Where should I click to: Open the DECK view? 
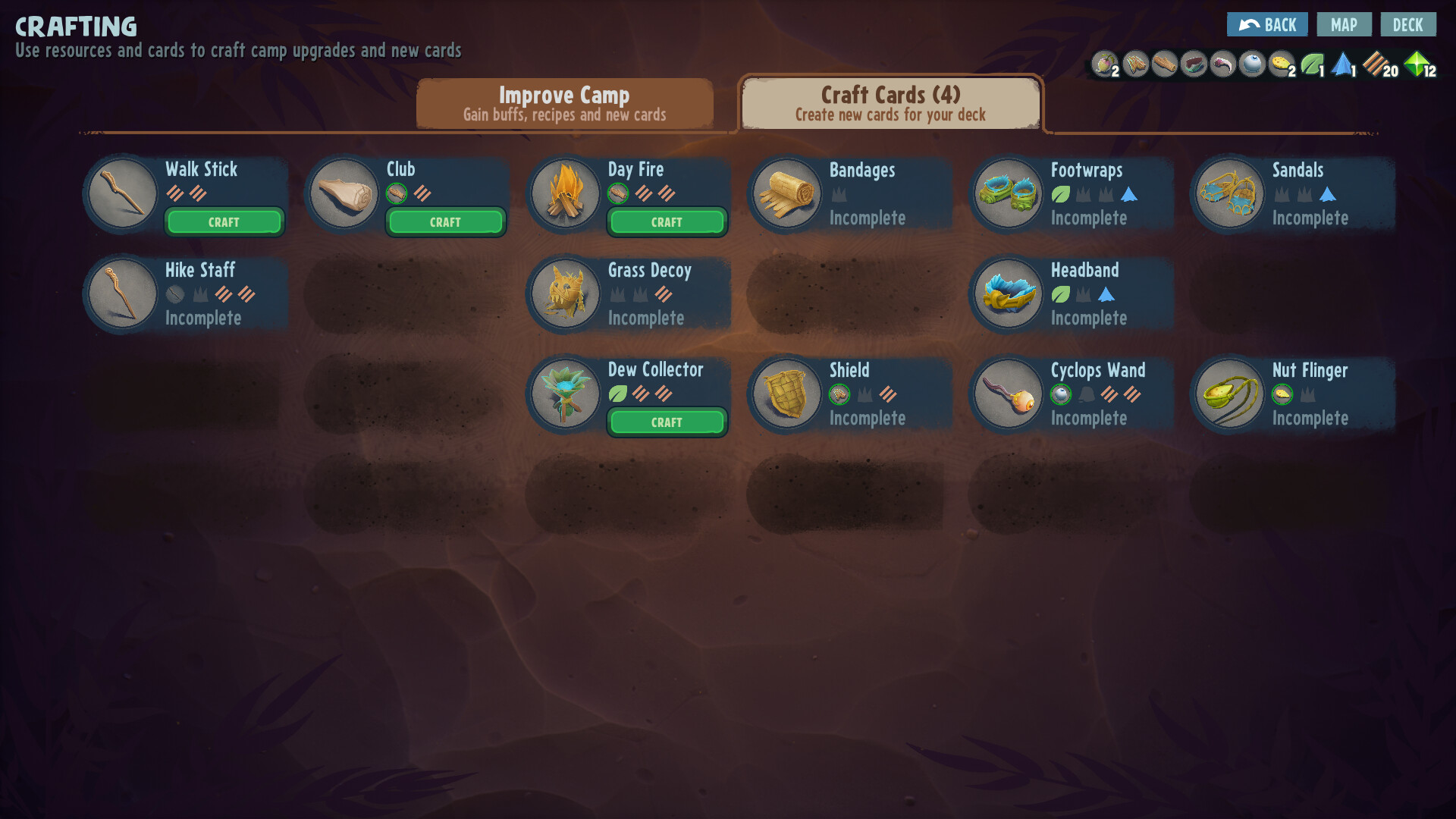[1407, 25]
